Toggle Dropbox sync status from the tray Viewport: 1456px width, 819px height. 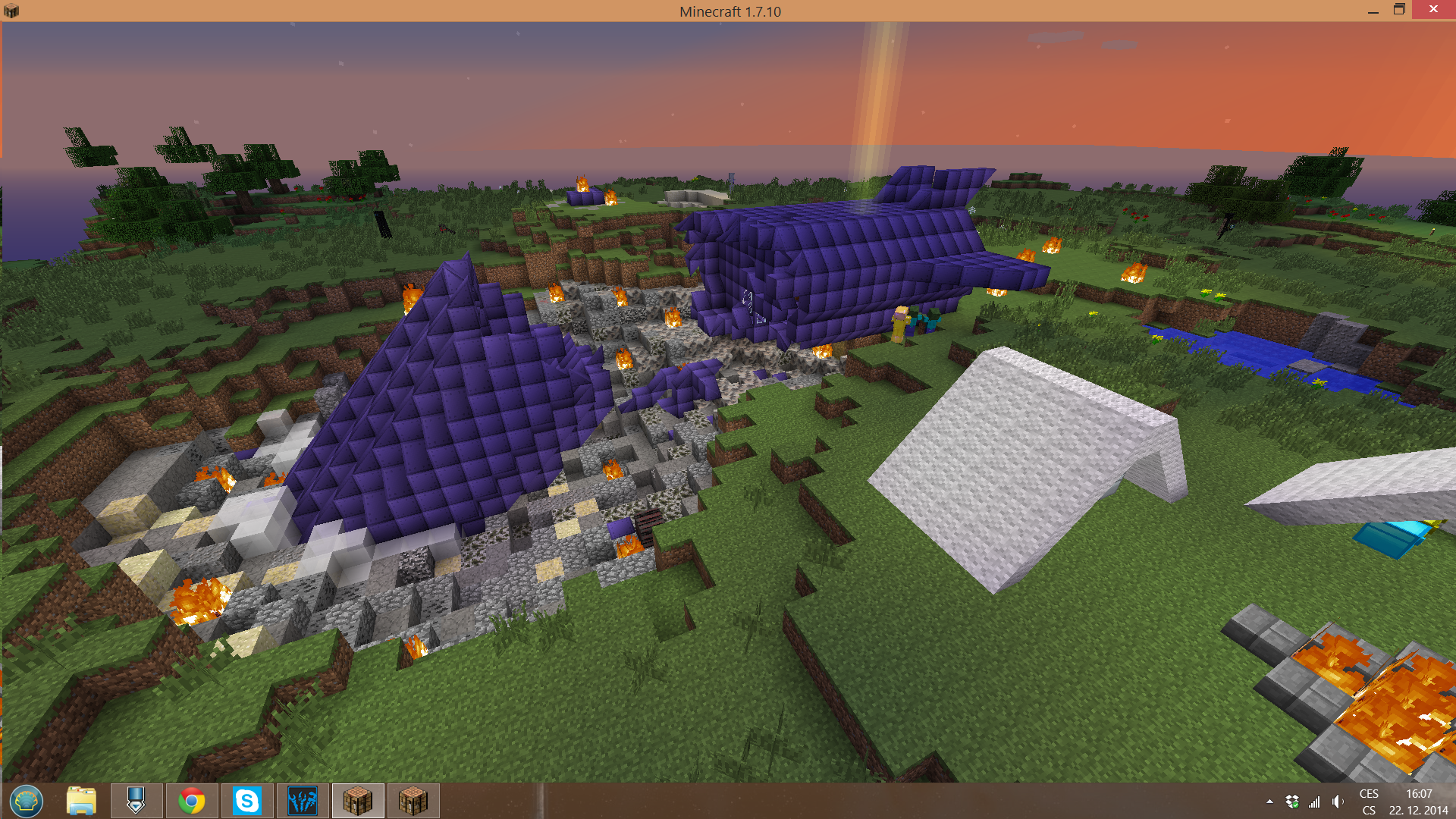[x=1291, y=800]
